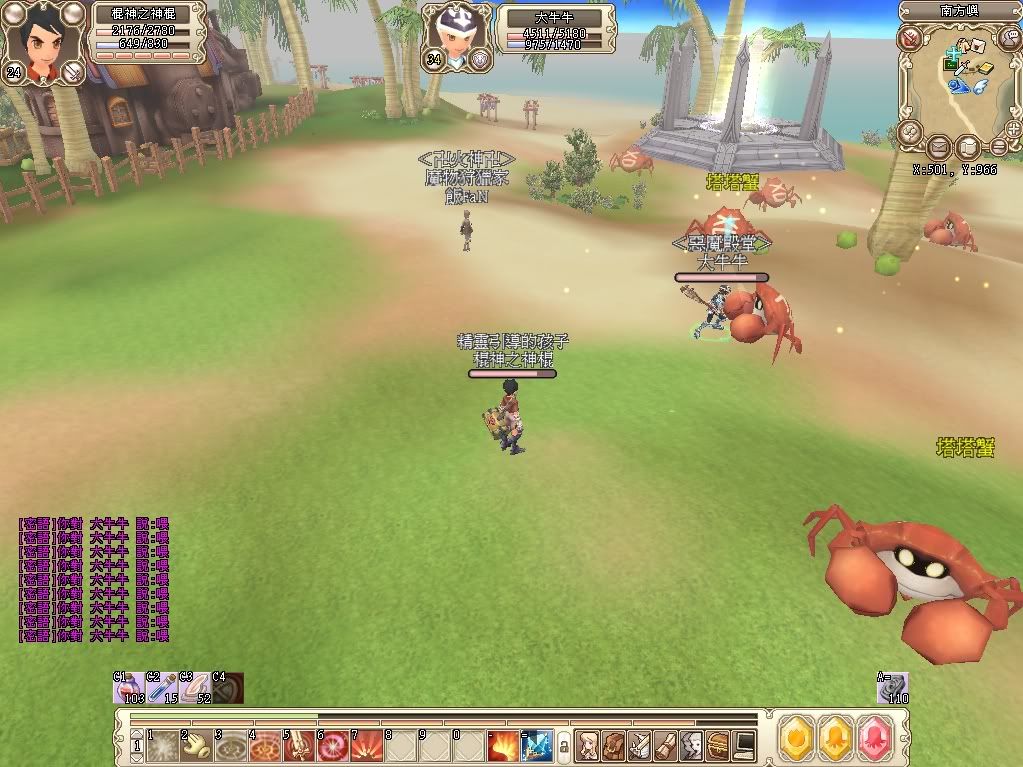This screenshot has width=1023, height=767.
Task: Zoom out the minimap with minus button
Action: click(x=998, y=148)
